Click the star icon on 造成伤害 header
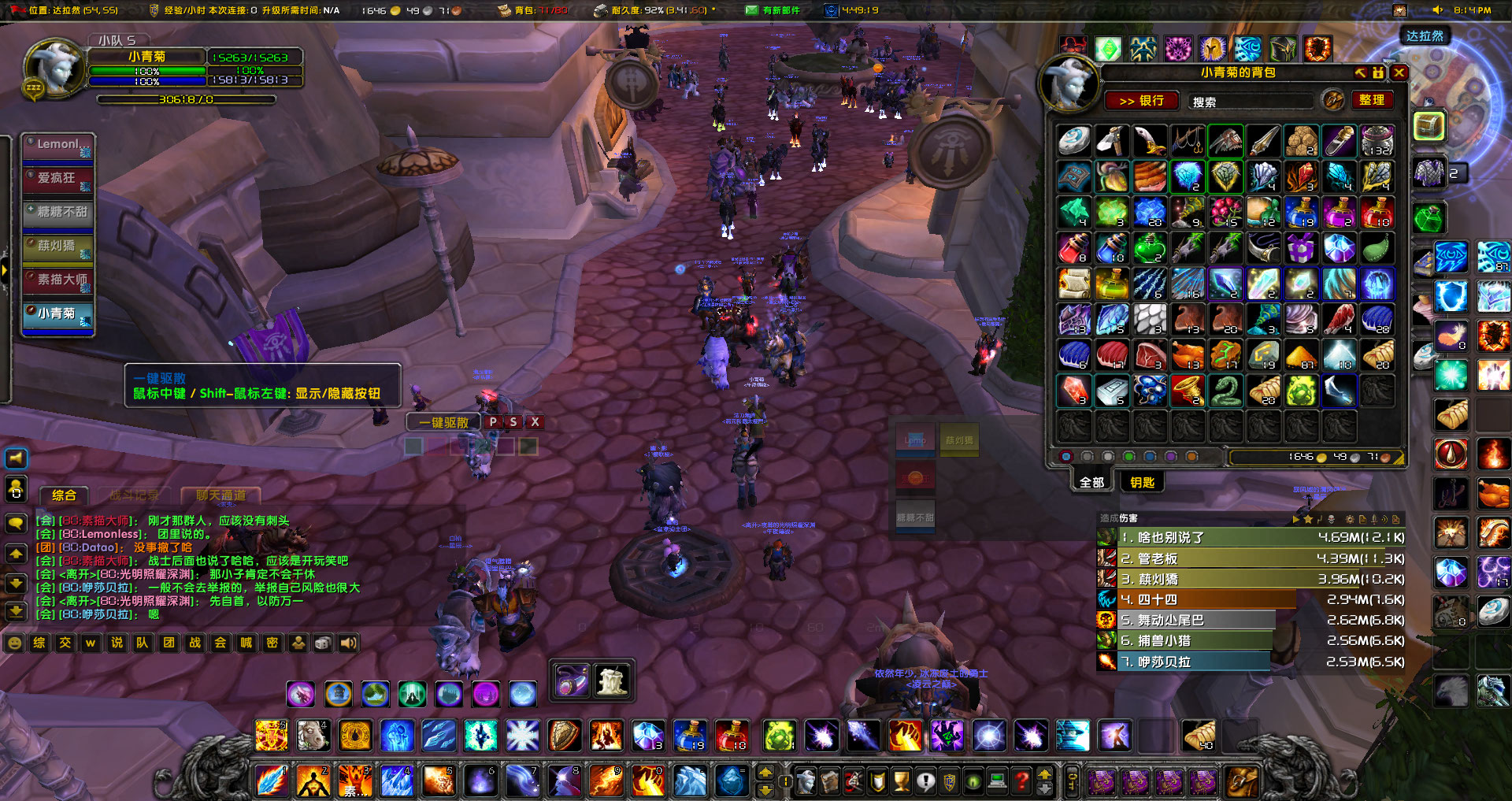The width and height of the screenshot is (1512, 801). (1308, 520)
